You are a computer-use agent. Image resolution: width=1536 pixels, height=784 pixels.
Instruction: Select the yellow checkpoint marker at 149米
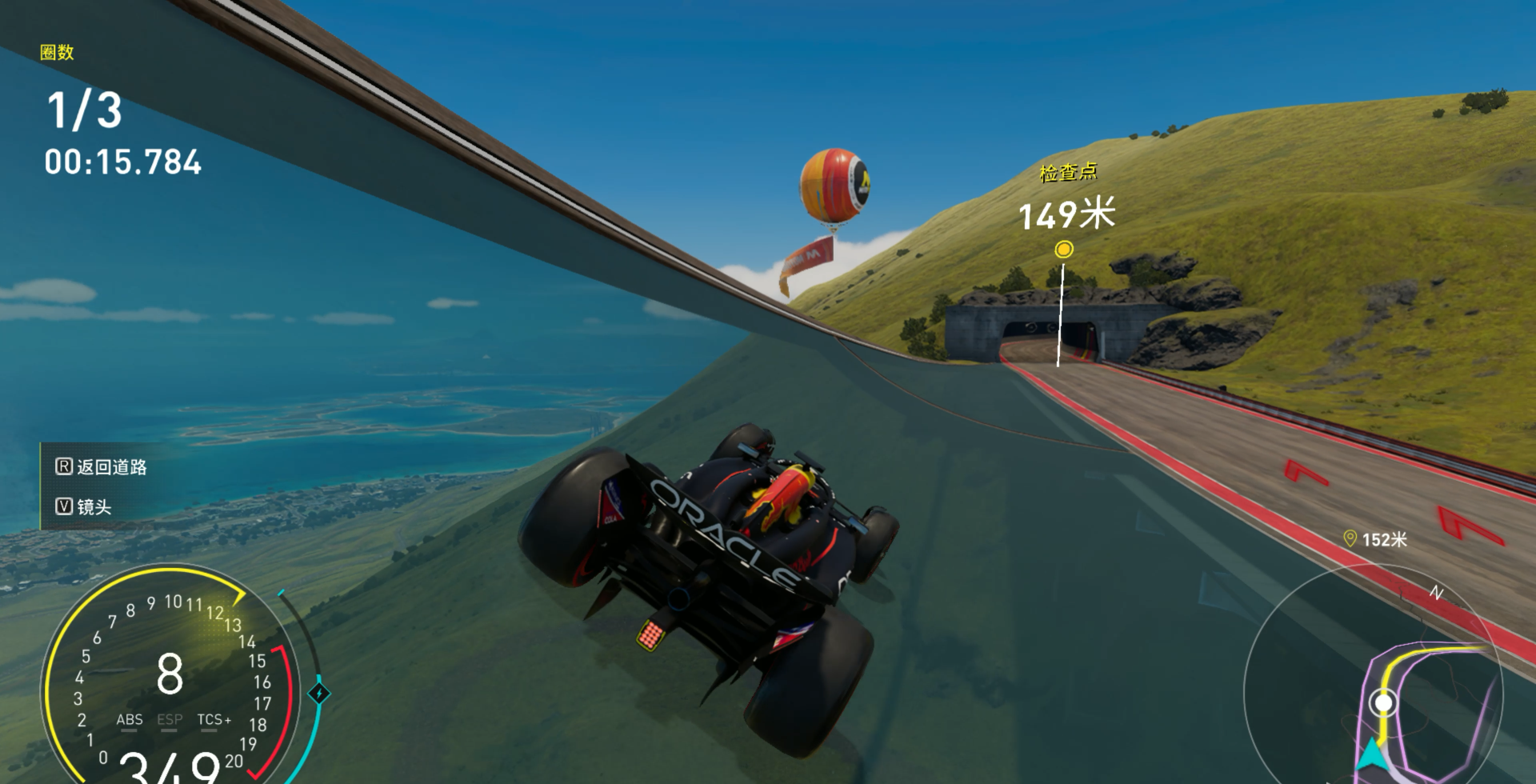pos(1063,250)
